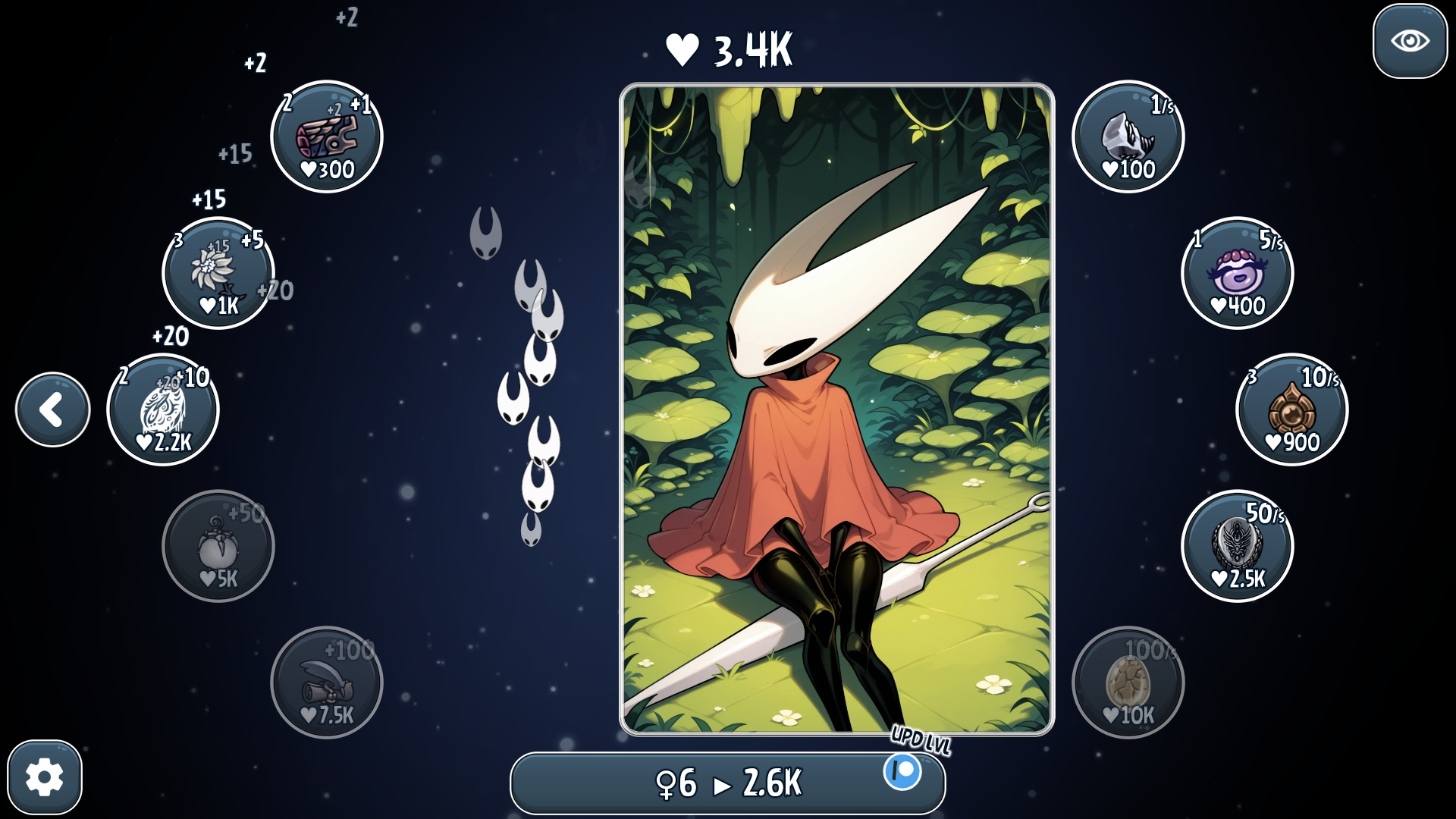Image resolution: width=1456 pixels, height=819 pixels.
Task: Purchase the pink creature generator costing 400
Action: tap(1238, 274)
